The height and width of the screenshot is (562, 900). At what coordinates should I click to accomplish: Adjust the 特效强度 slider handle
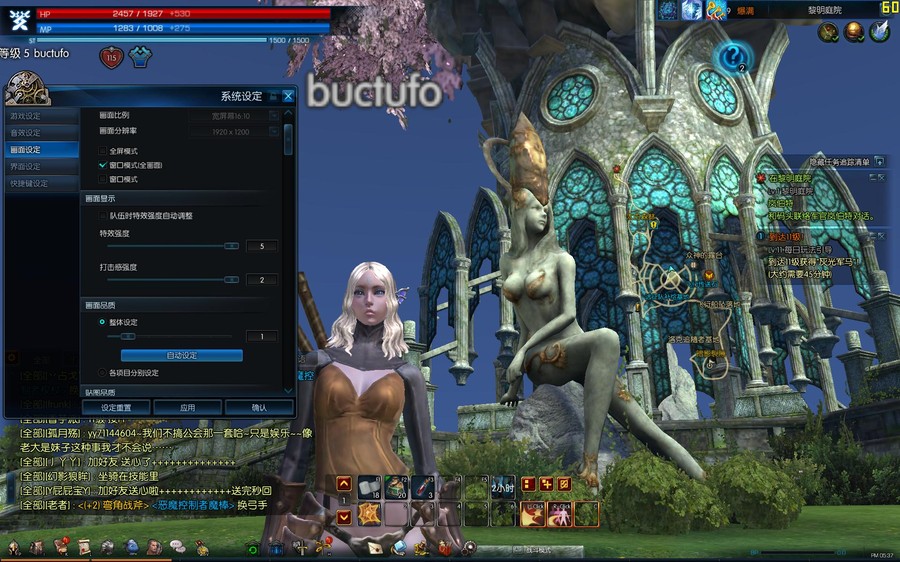click(x=231, y=246)
